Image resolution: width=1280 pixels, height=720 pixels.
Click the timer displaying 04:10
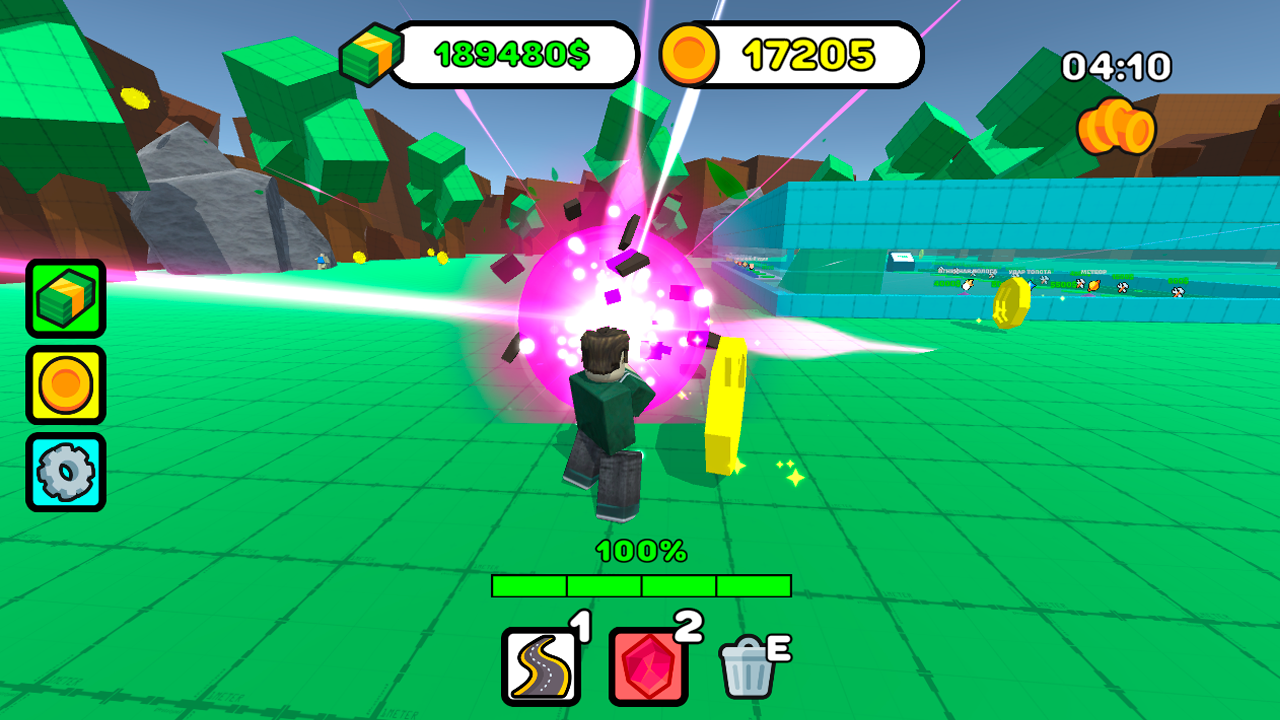pyautogui.click(x=1116, y=66)
